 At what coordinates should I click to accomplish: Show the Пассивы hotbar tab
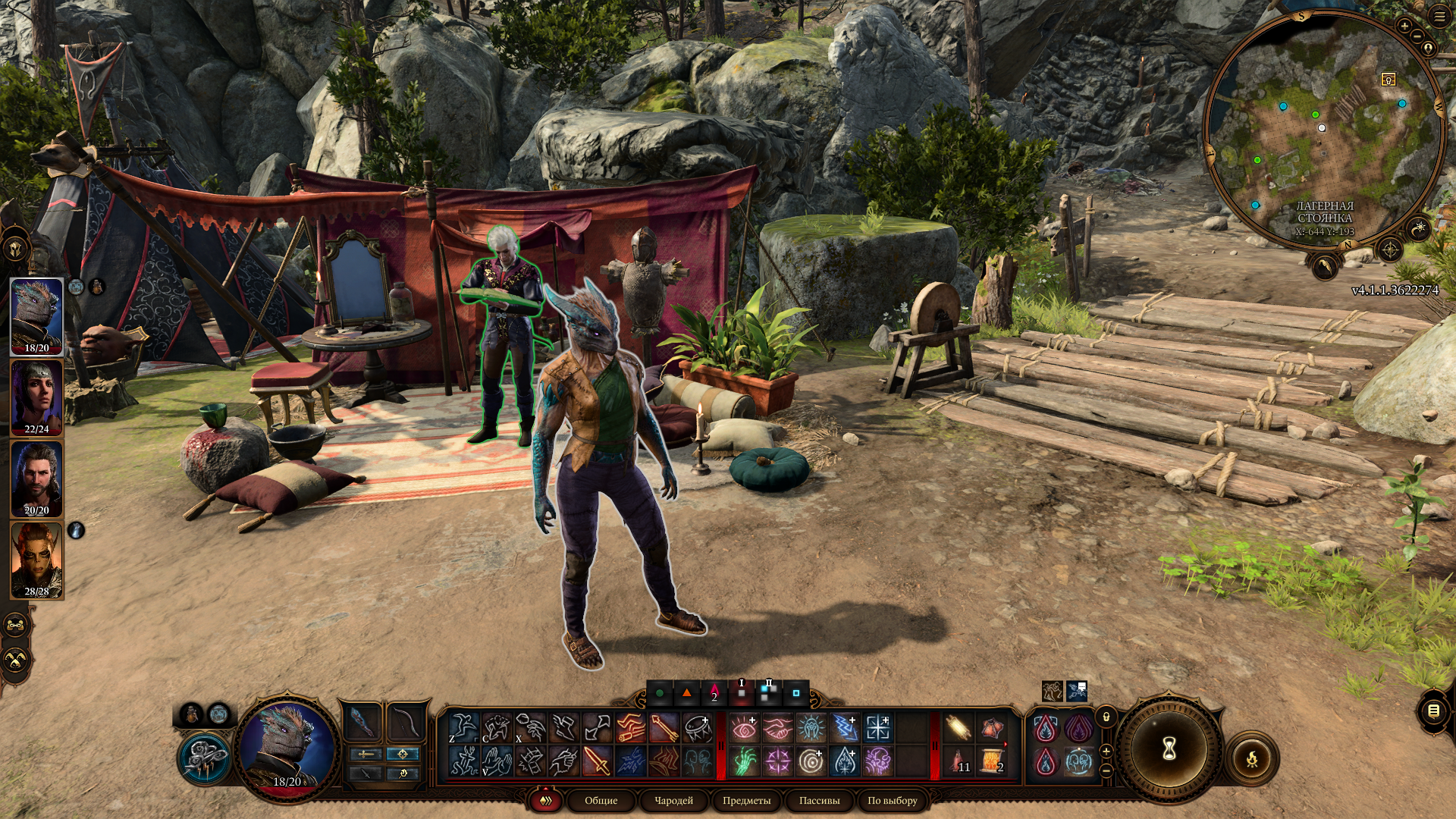819,800
